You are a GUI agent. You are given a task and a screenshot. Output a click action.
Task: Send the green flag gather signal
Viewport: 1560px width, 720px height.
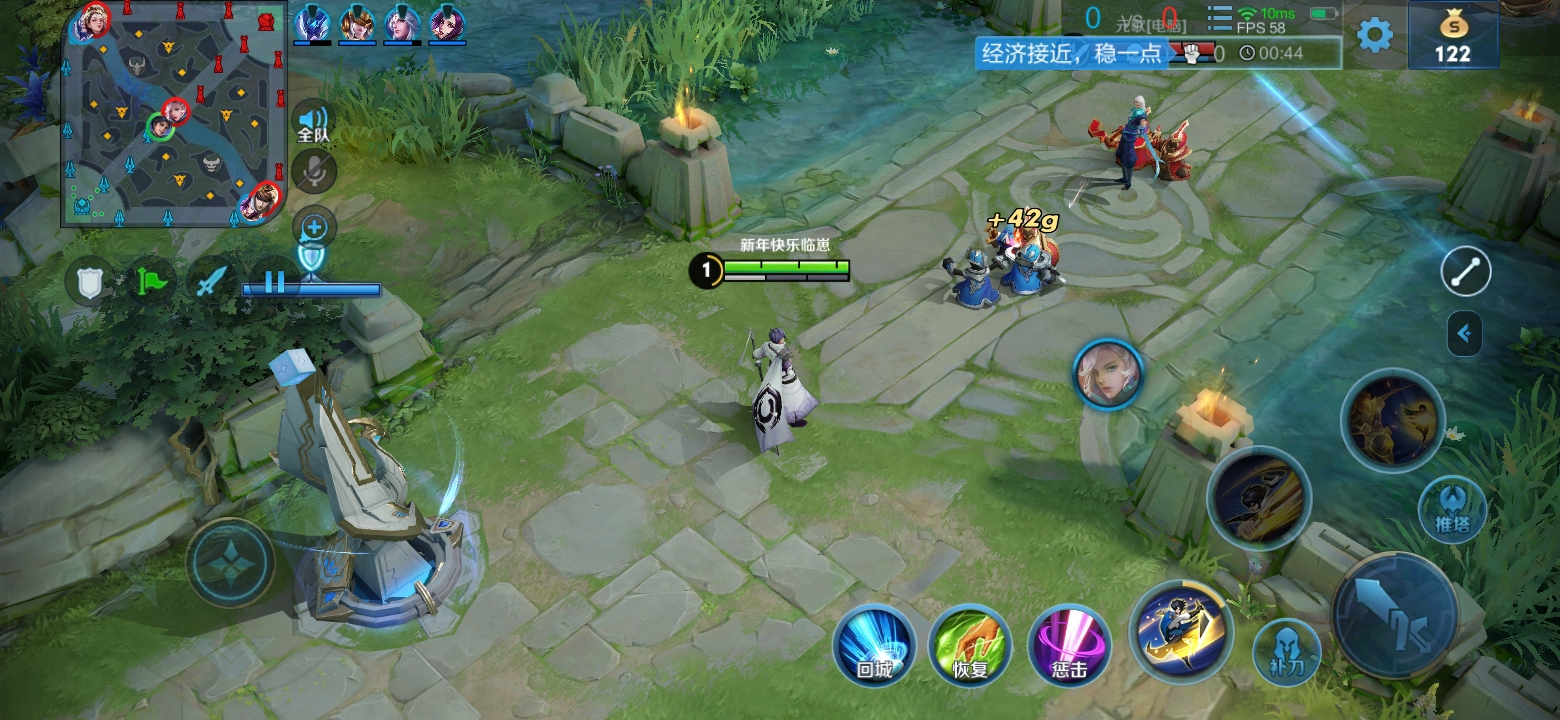coord(150,282)
